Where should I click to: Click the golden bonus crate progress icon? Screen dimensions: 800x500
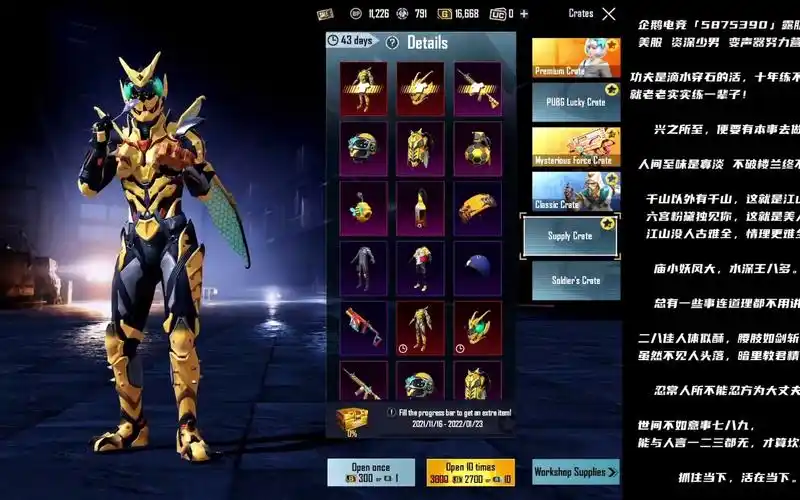coord(352,418)
